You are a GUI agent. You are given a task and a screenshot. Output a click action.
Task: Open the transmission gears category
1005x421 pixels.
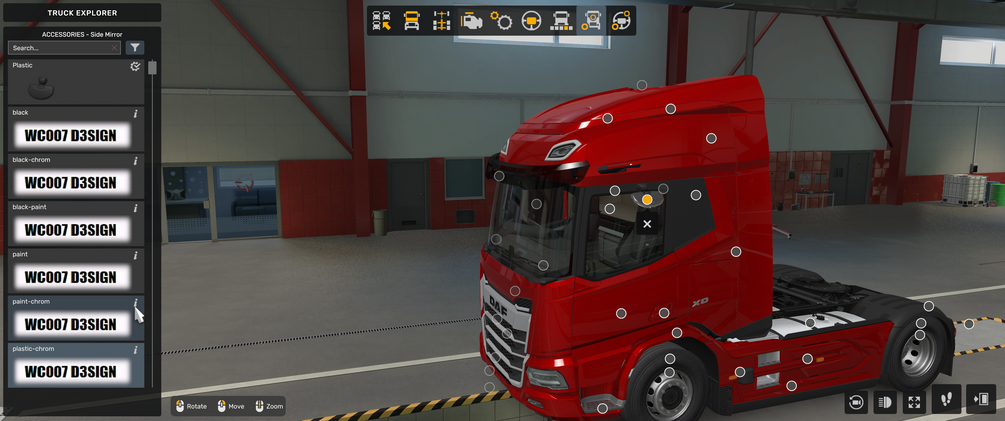coord(501,21)
